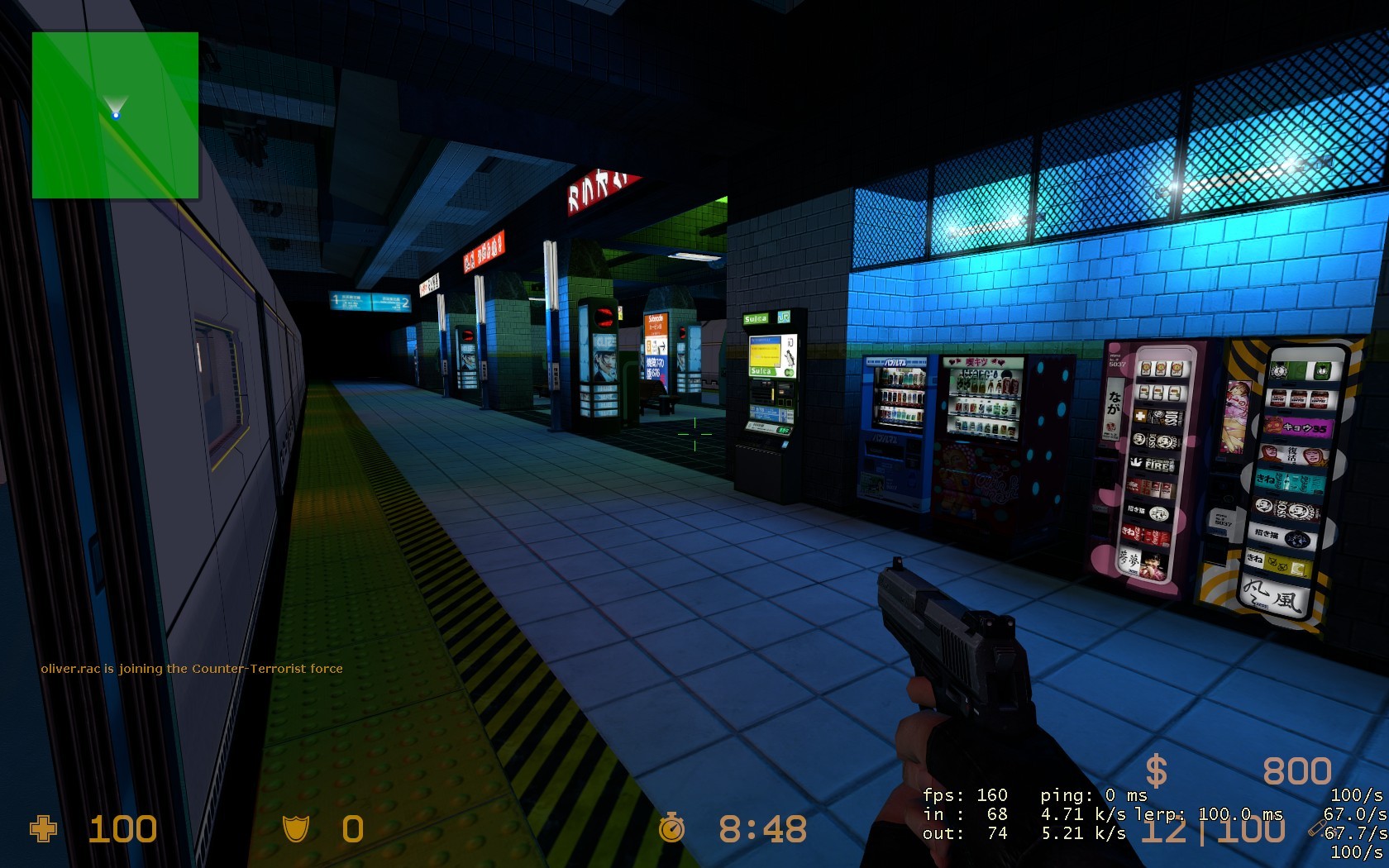Screen dimensions: 1389x868
Task: Click the green radar minimap square
Action: (x=116, y=116)
